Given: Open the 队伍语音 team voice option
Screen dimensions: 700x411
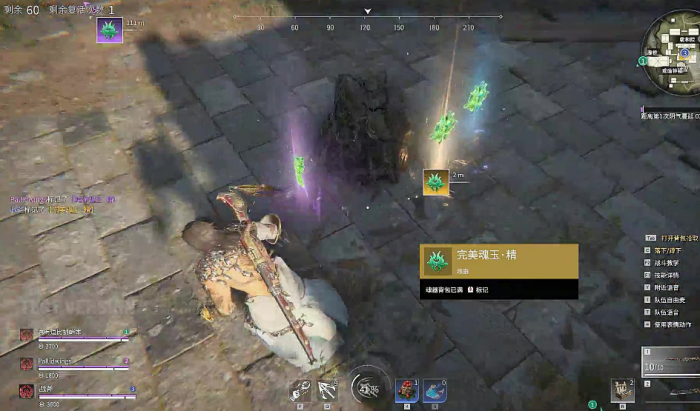Looking at the screenshot, I should 668,311.
